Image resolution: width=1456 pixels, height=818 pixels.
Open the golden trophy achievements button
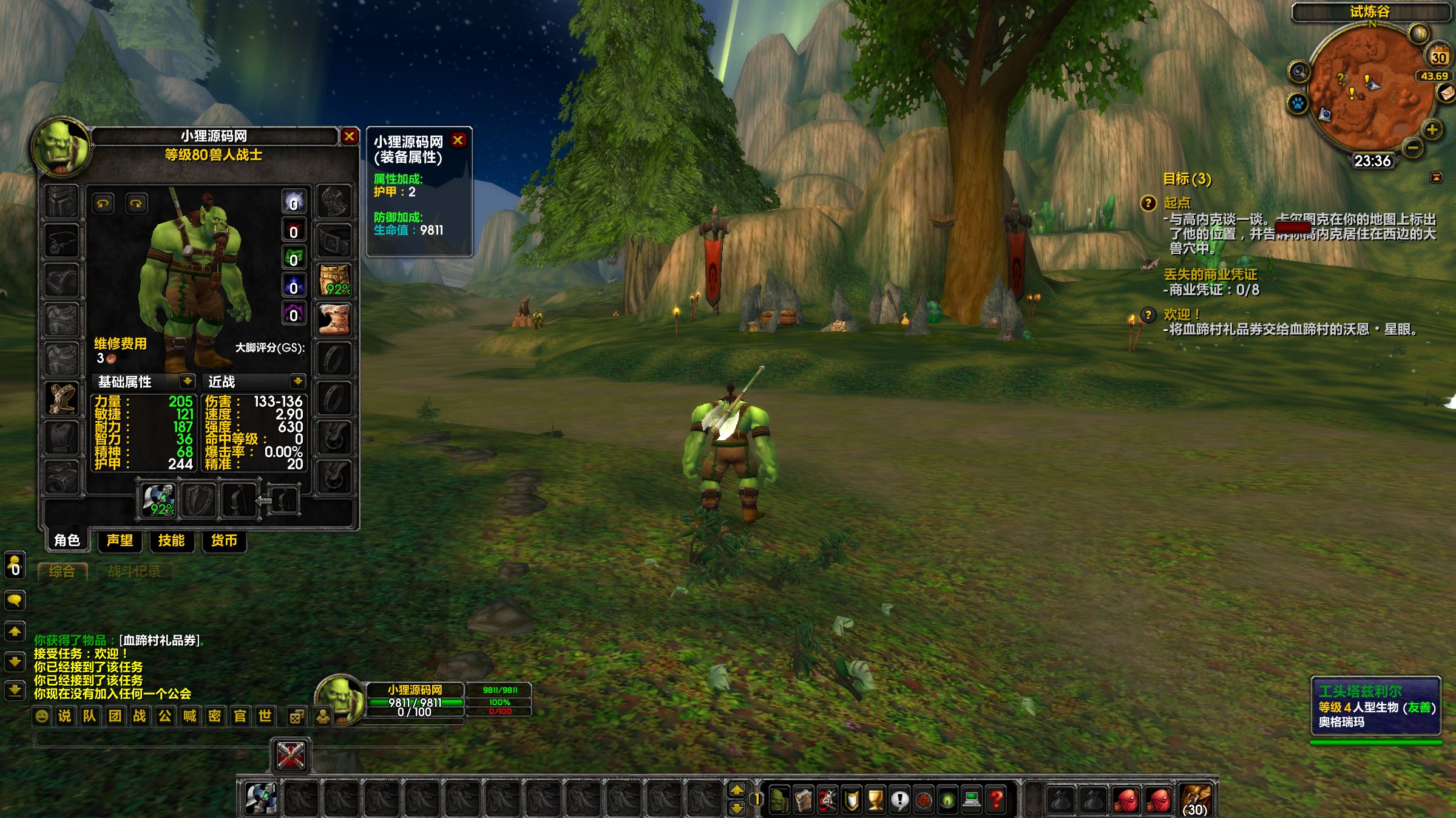click(x=875, y=799)
